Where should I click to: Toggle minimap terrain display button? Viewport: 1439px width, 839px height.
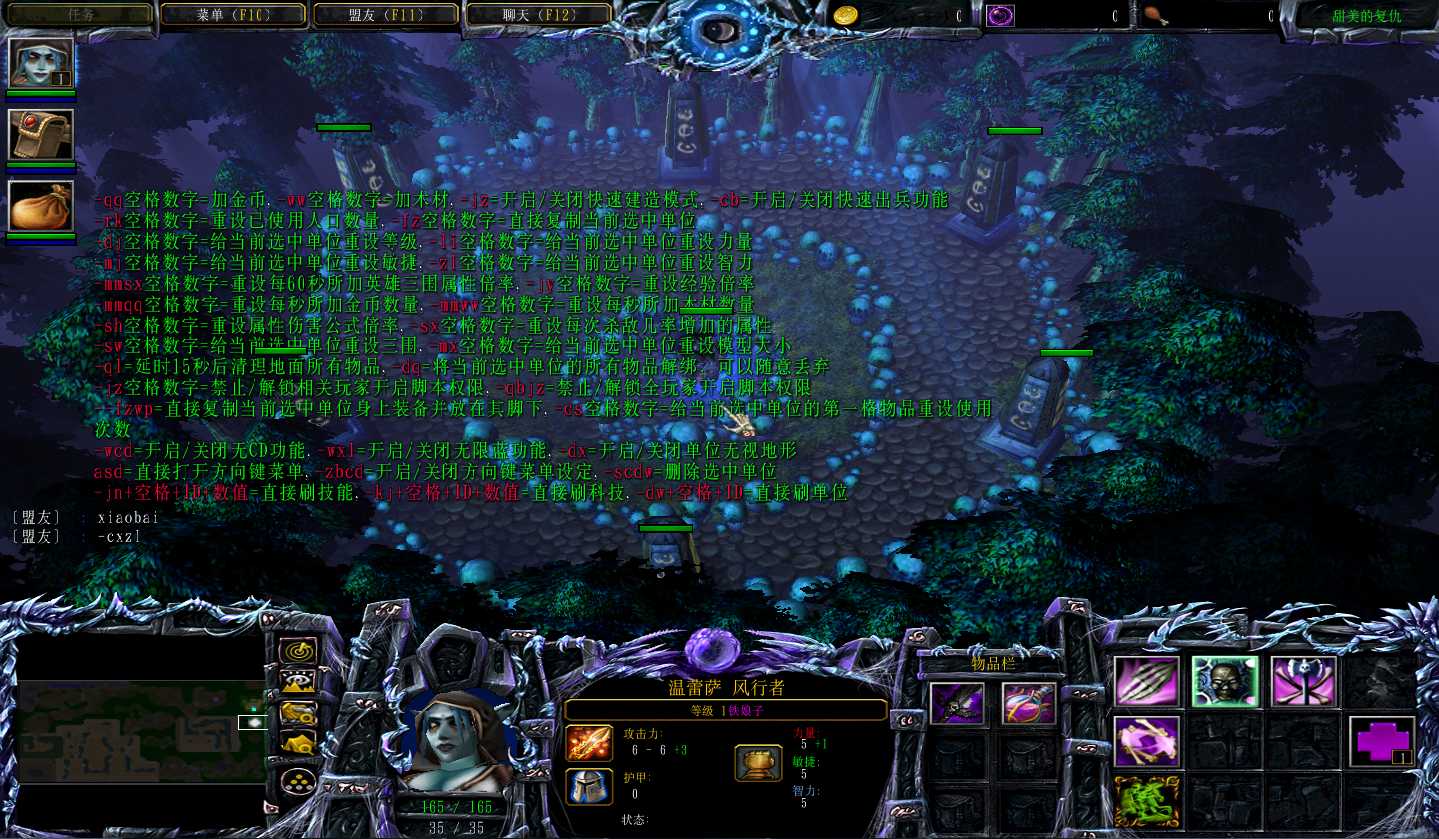(x=297, y=682)
